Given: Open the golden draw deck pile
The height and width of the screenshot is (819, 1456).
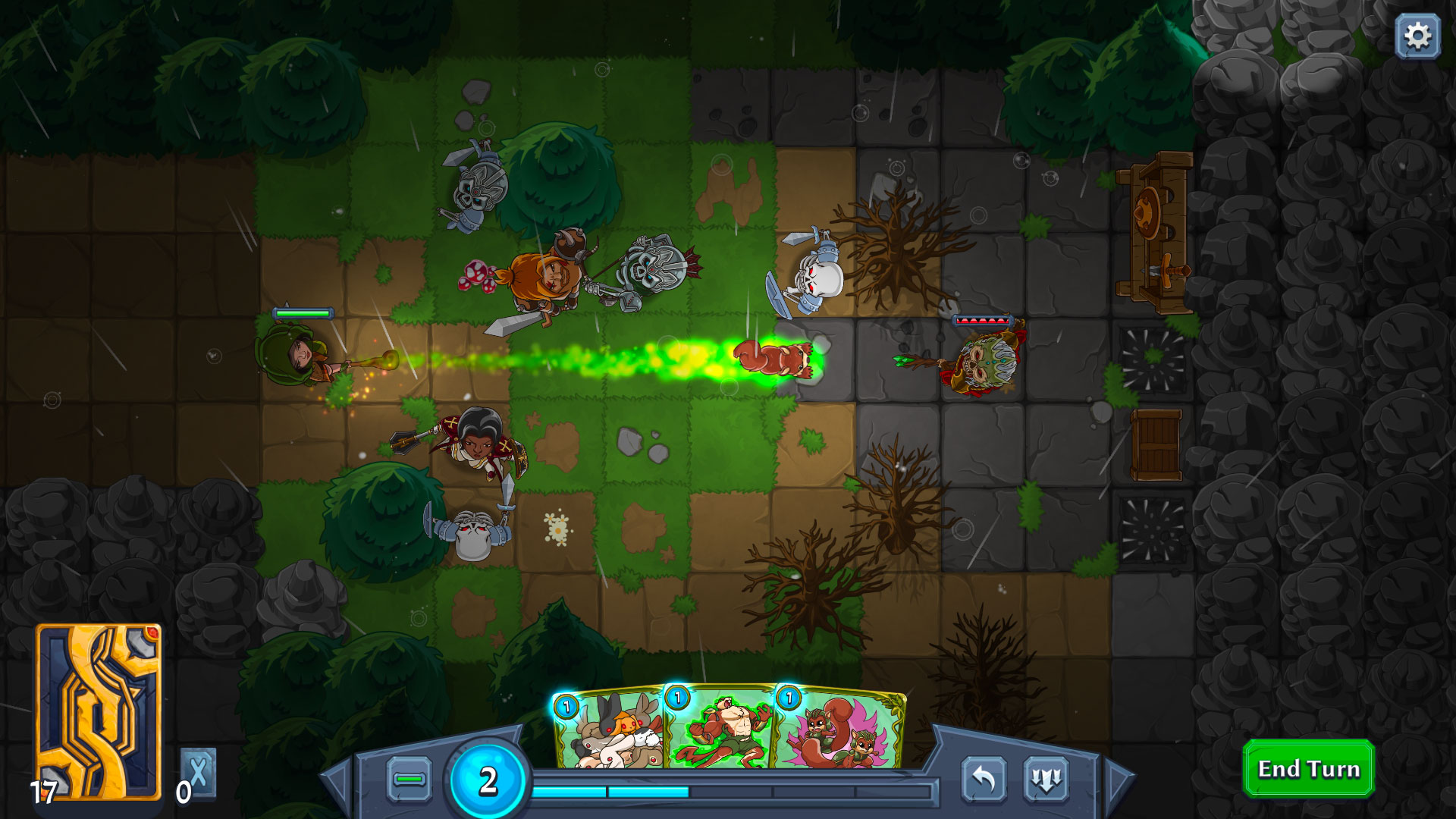Looking at the screenshot, I should pyautogui.click(x=99, y=711).
